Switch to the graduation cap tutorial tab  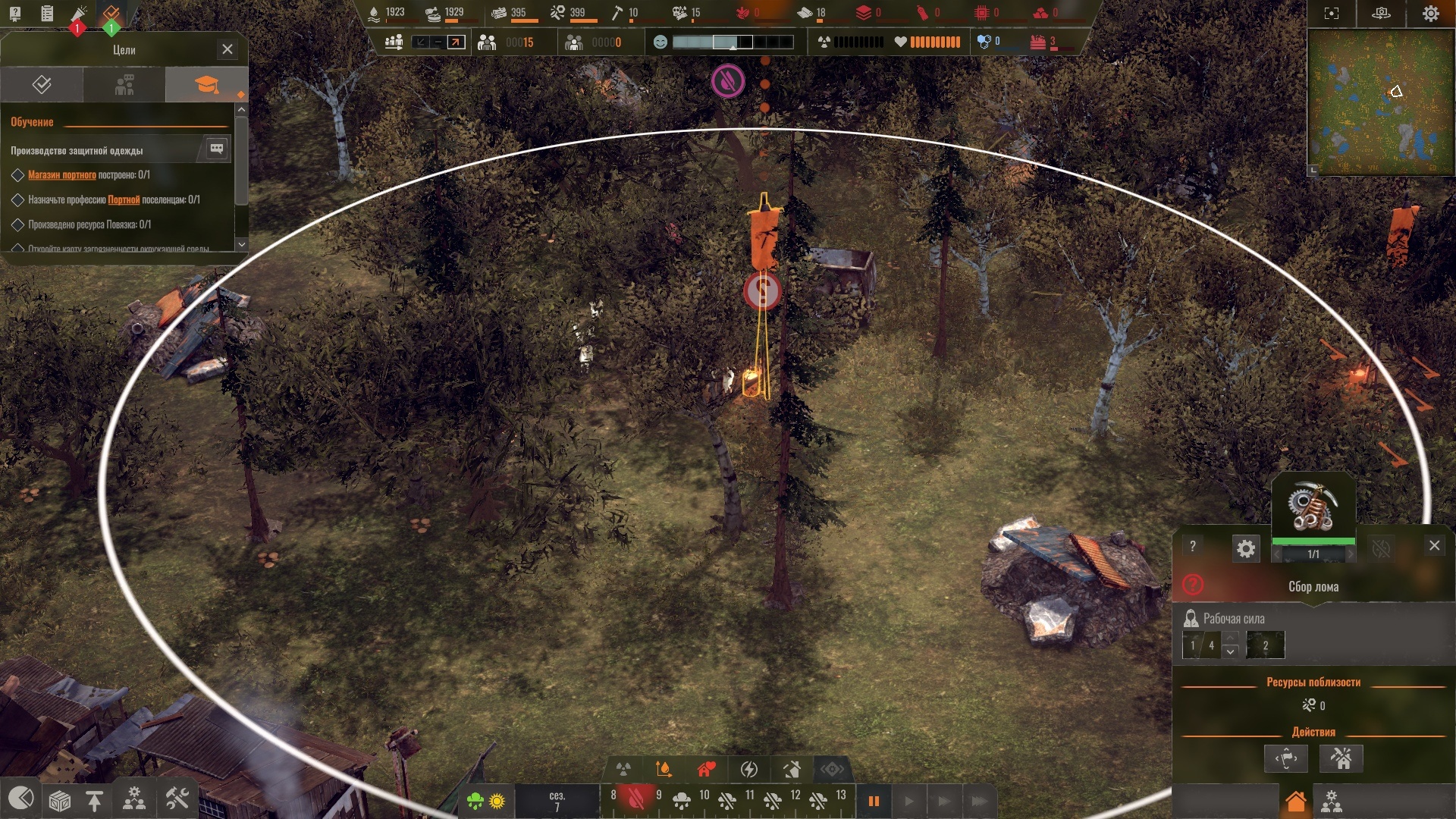206,84
